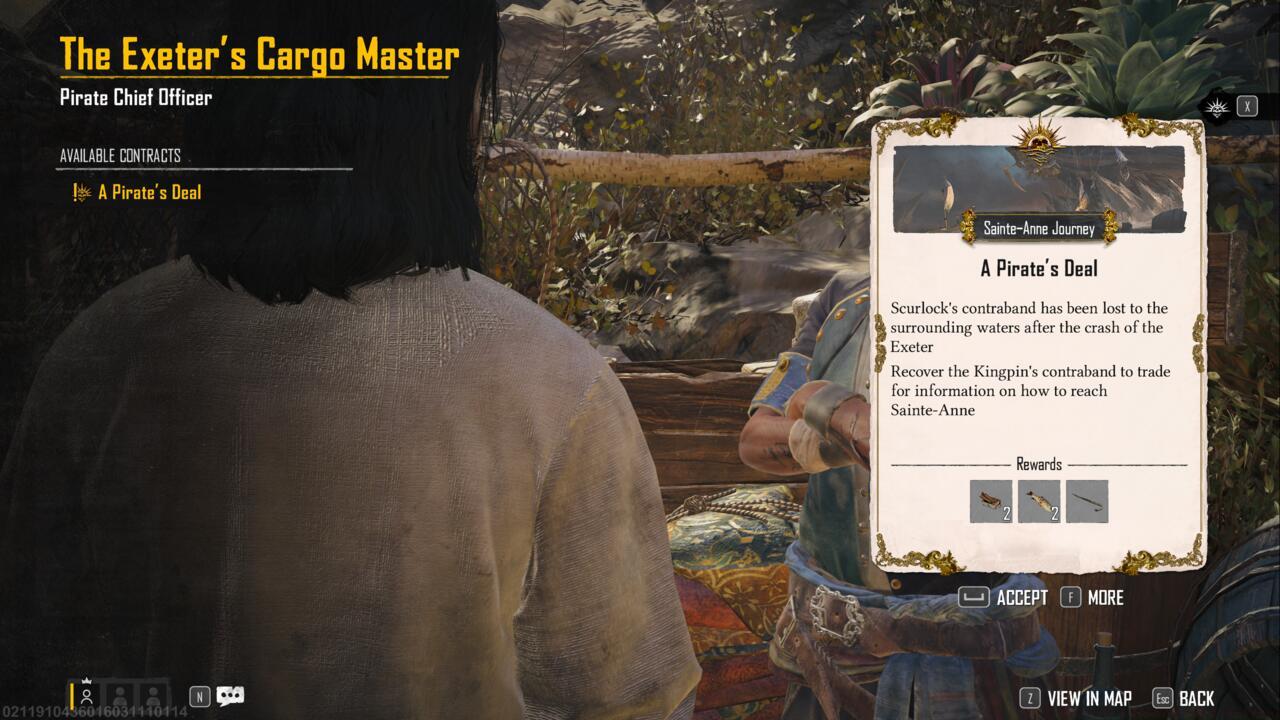Inspect the first reward item with quantity 2
The width and height of the screenshot is (1280, 720).
(991, 501)
